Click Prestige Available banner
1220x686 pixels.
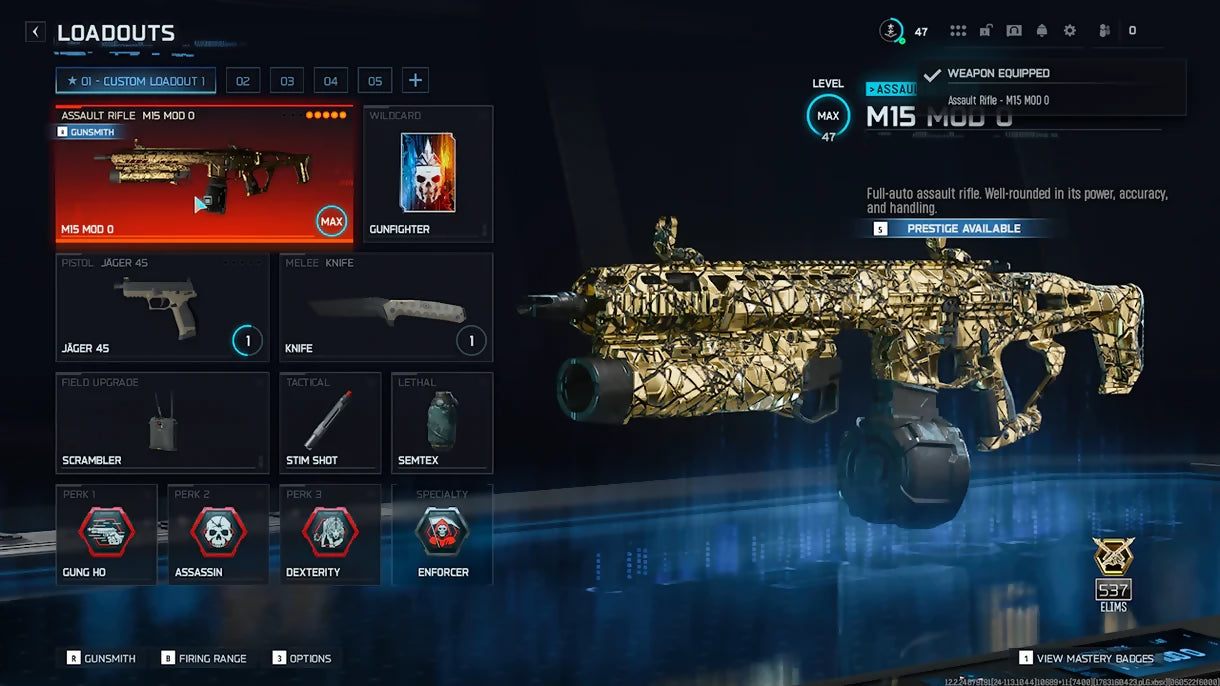(962, 229)
